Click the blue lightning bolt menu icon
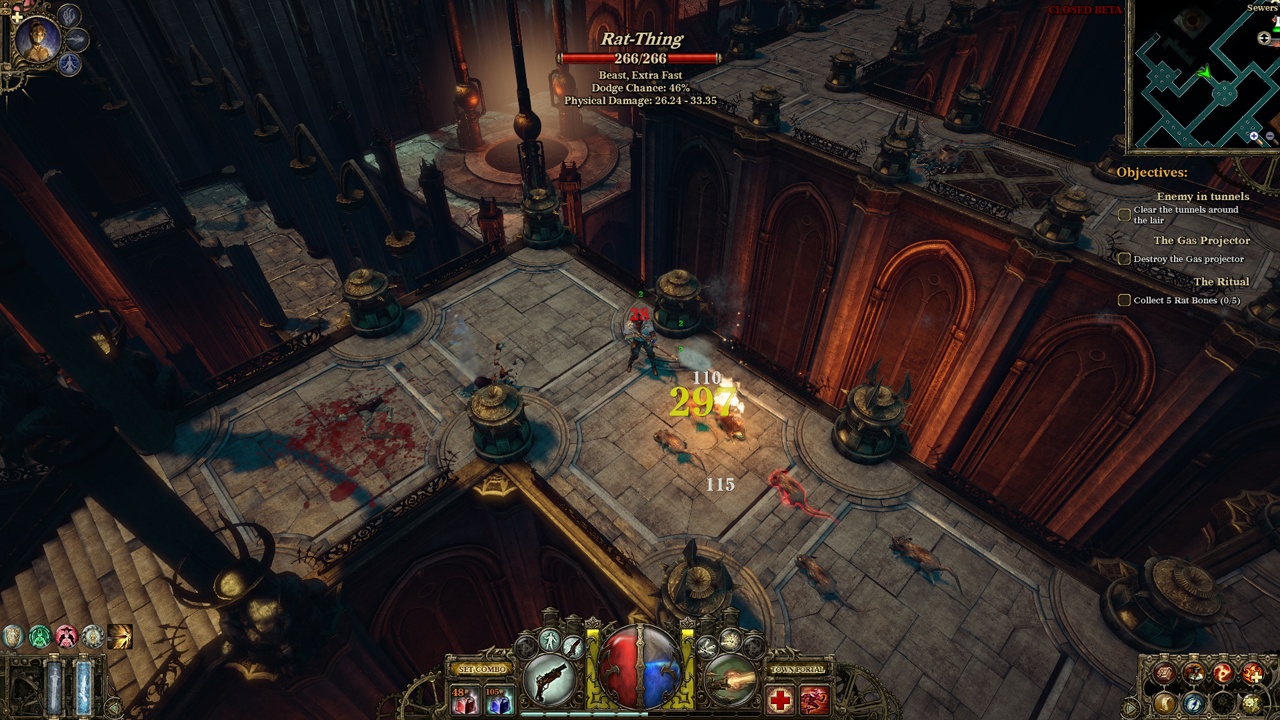Viewport: 1280px width, 720px height. coord(1194,703)
